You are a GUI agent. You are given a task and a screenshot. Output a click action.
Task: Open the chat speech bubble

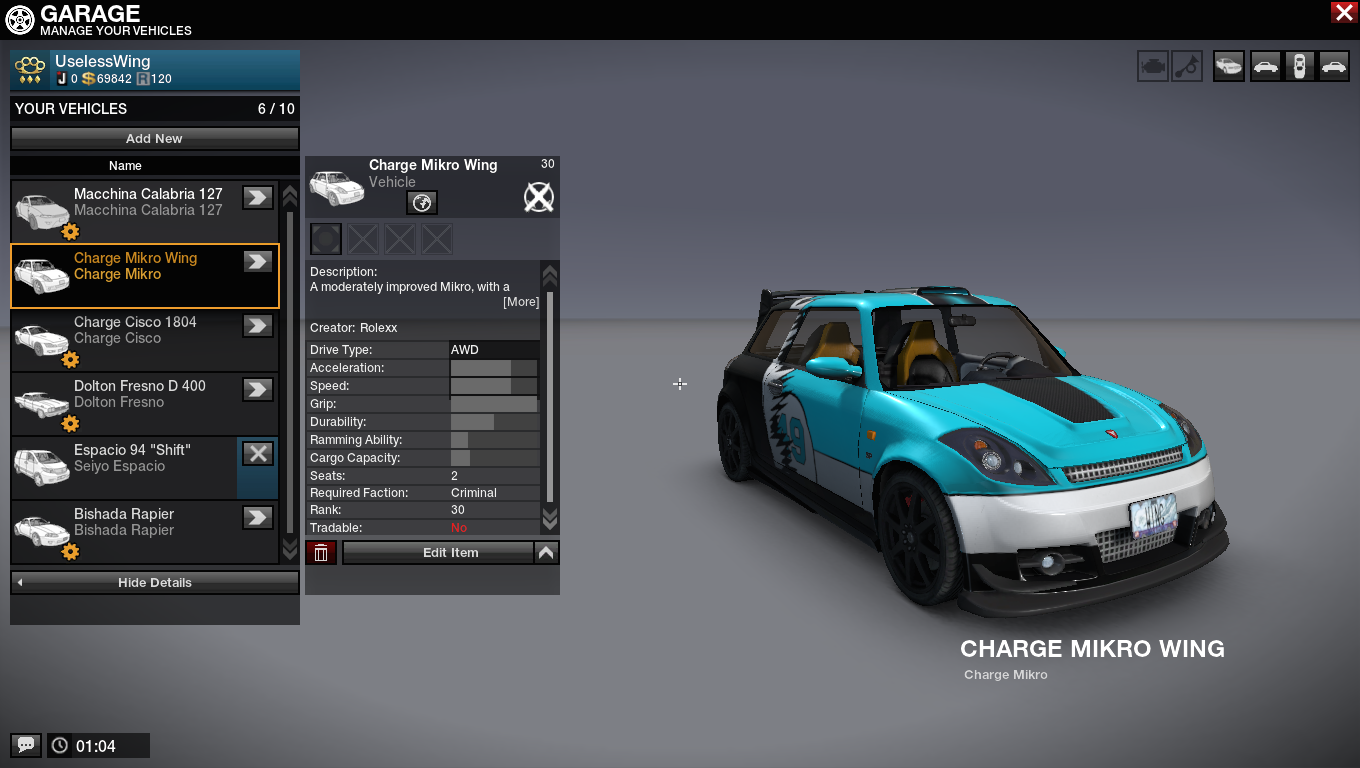click(26, 745)
